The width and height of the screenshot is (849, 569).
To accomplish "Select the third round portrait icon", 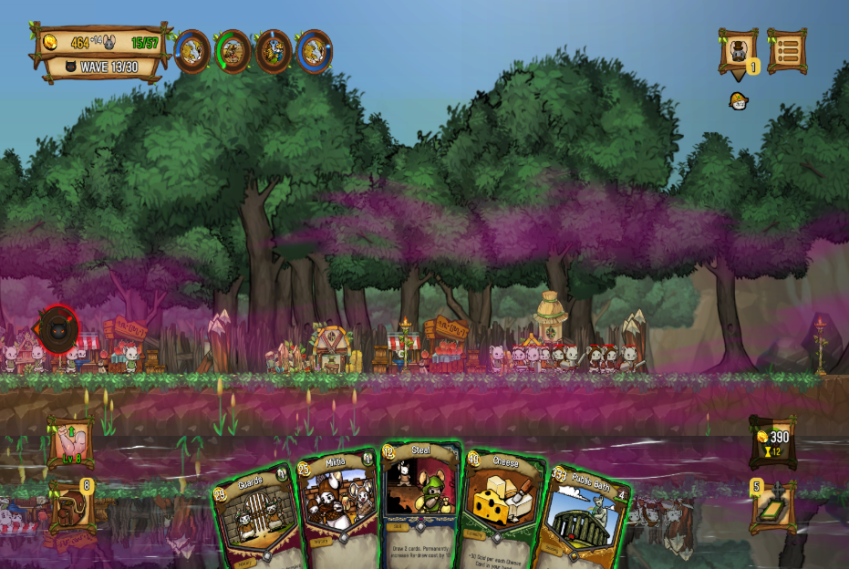I will point(273,51).
